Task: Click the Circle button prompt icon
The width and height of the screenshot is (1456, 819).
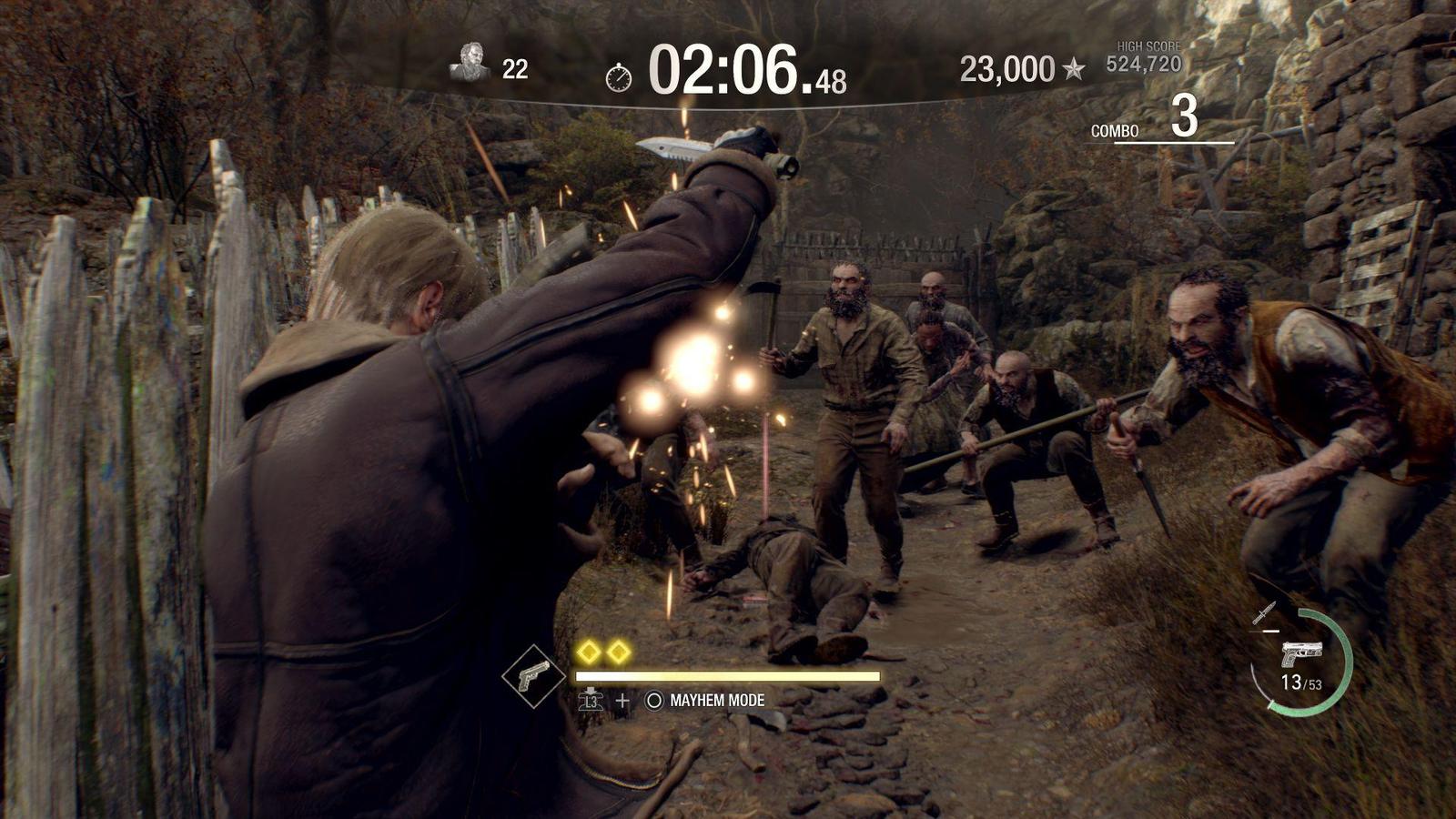Action: (653, 700)
